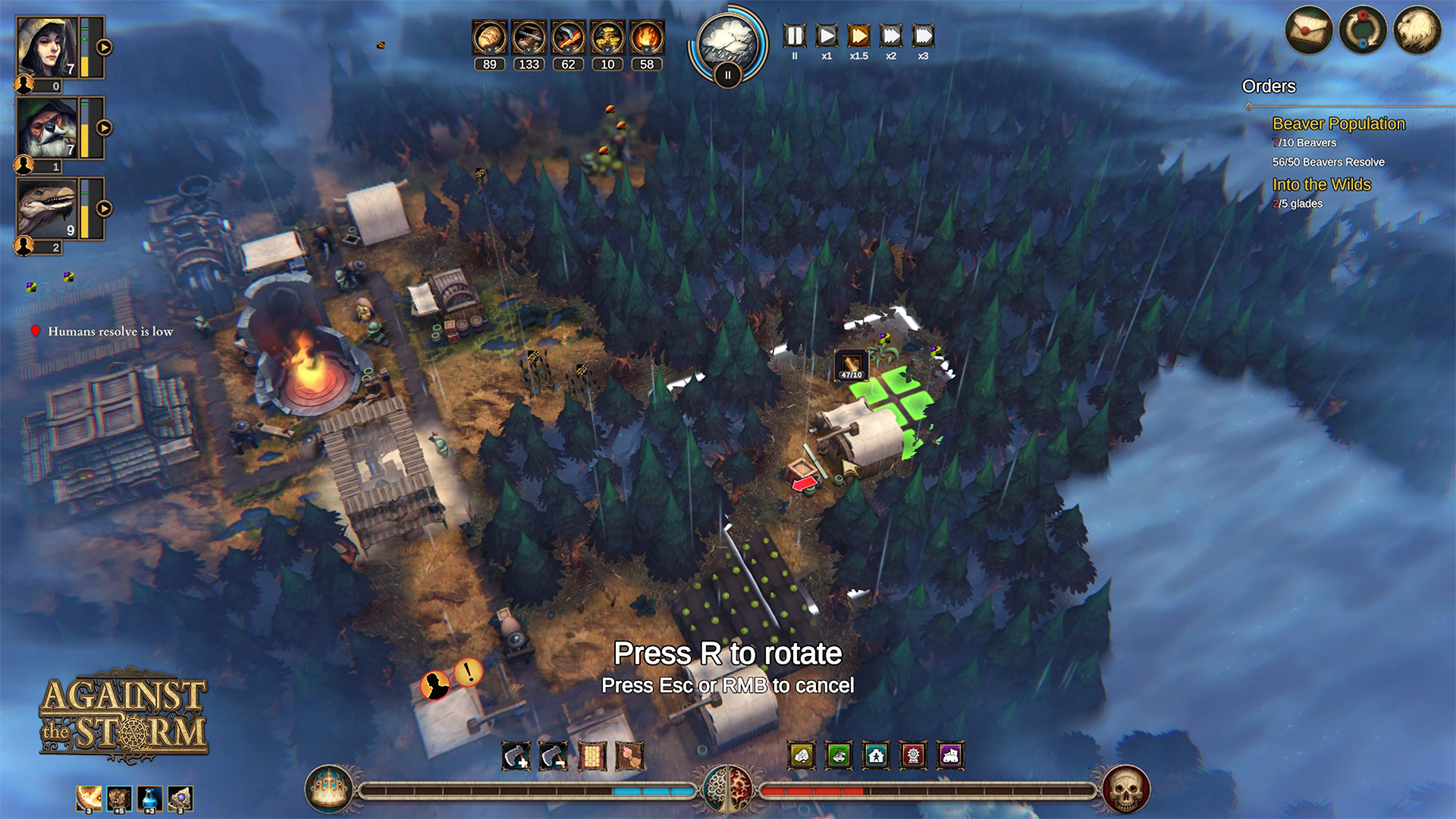Activate the axe-plus woodcutting mark tool
The image size is (1456, 819).
click(516, 756)
